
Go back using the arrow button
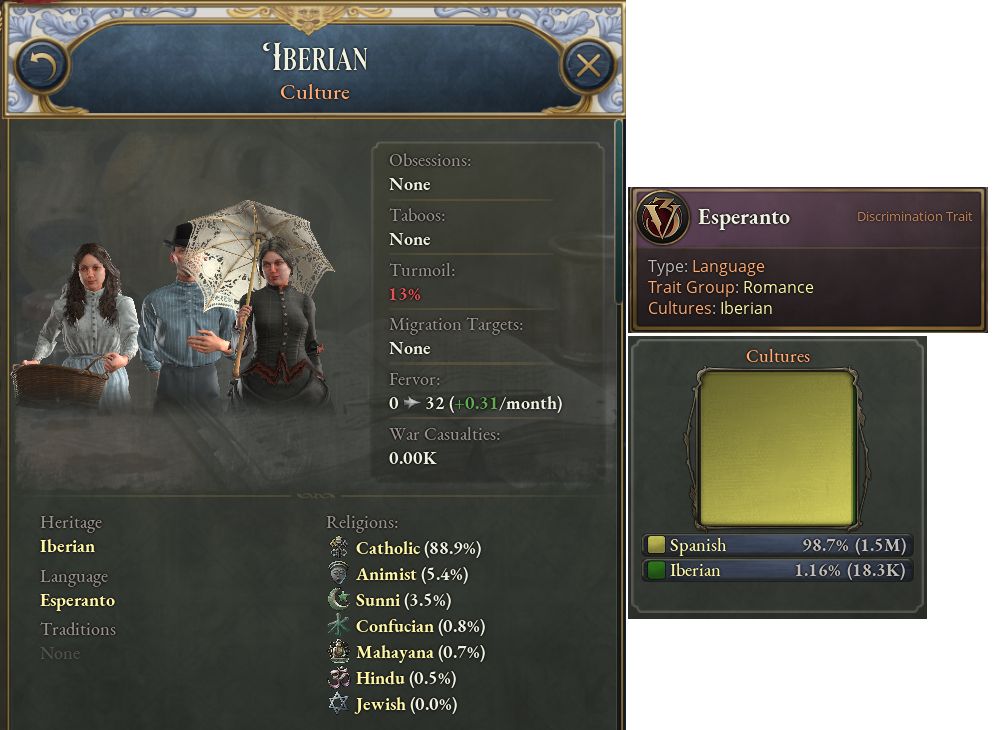click(41, 66)
